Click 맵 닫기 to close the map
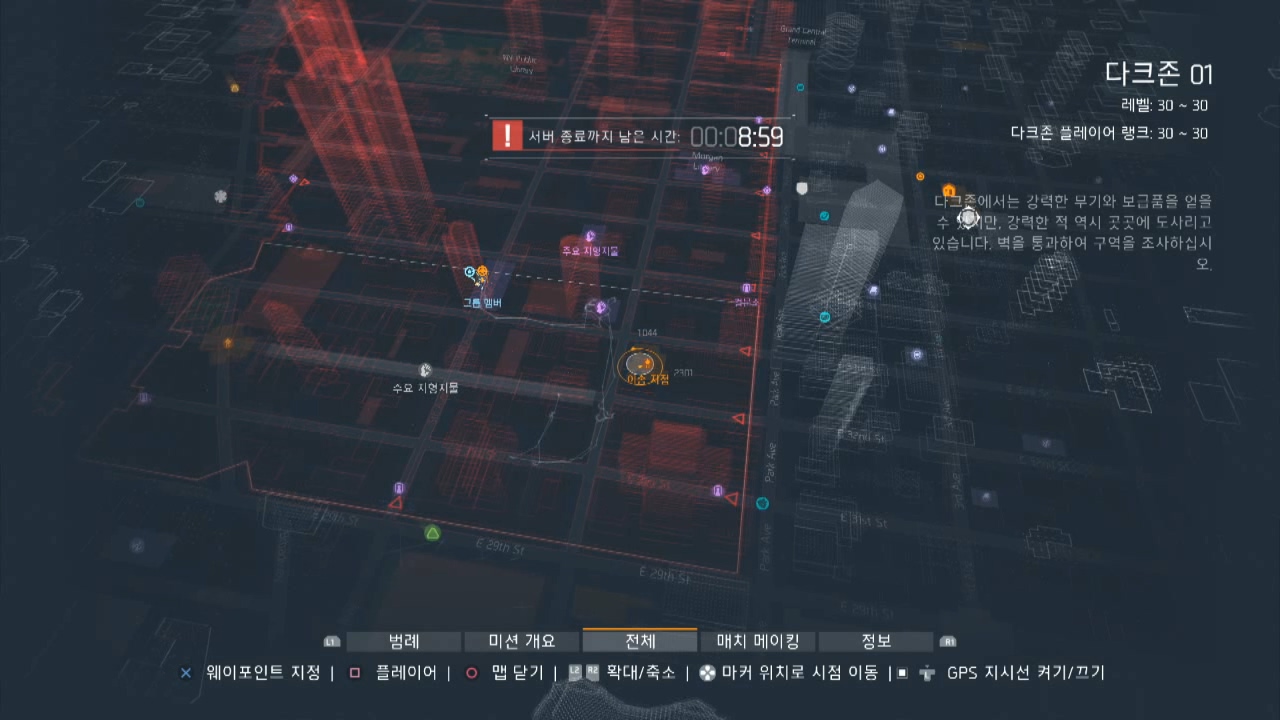The width and height of the screenshot is (1280, 720). (517, 673)
